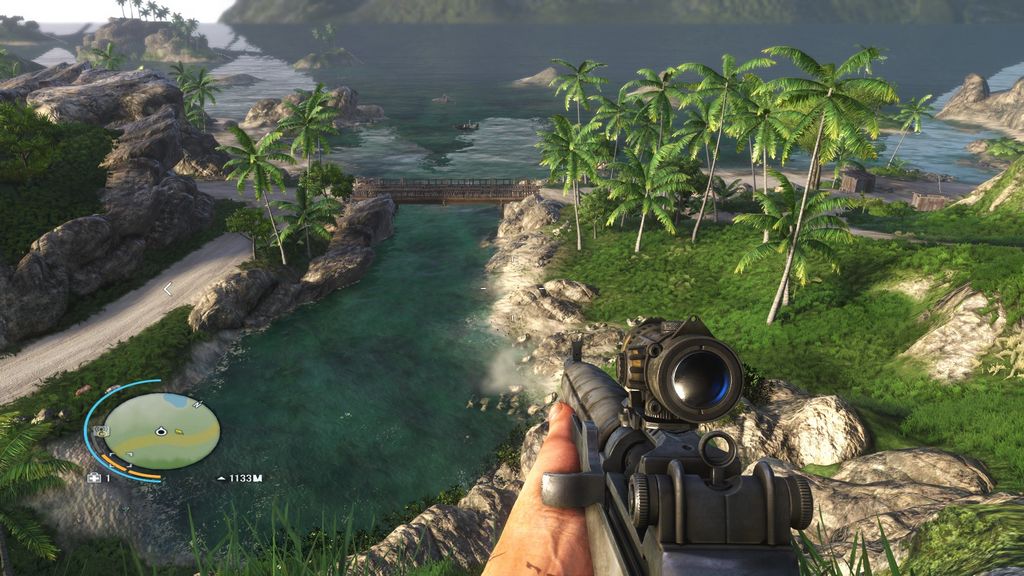This screenshot has width=1024, height=576.
Task: Click the camera icon beside the minimap
Action: coord(101,431)
